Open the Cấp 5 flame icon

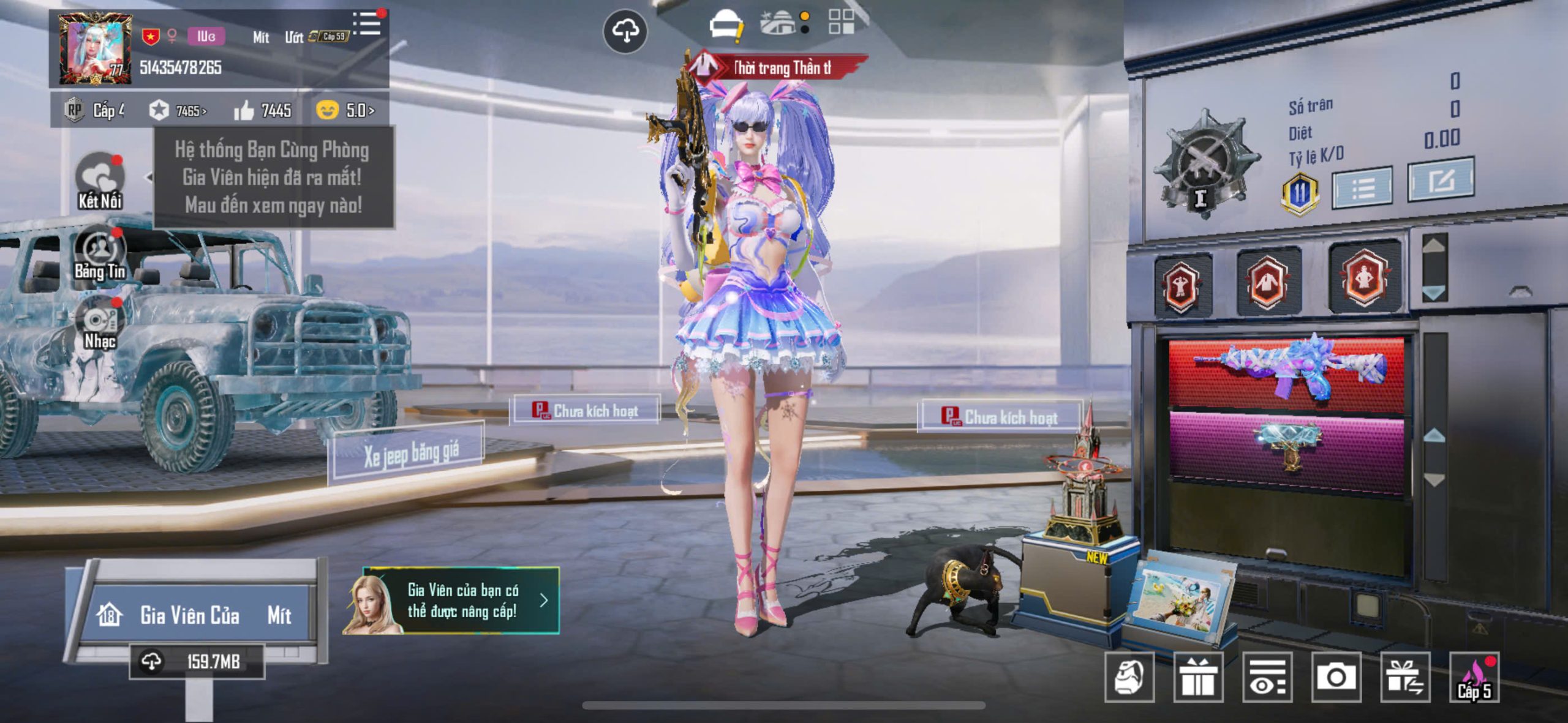tap(1474, 677)
